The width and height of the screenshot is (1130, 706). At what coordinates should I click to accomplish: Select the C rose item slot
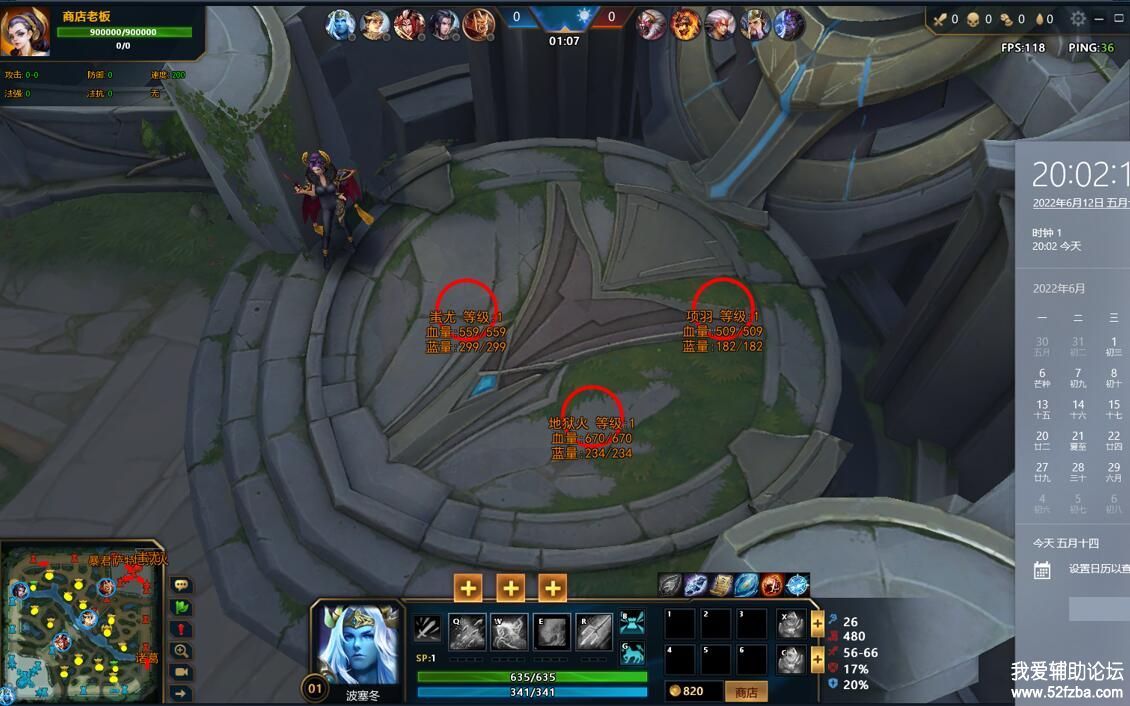pyautogui.click(x=791, y=659)
